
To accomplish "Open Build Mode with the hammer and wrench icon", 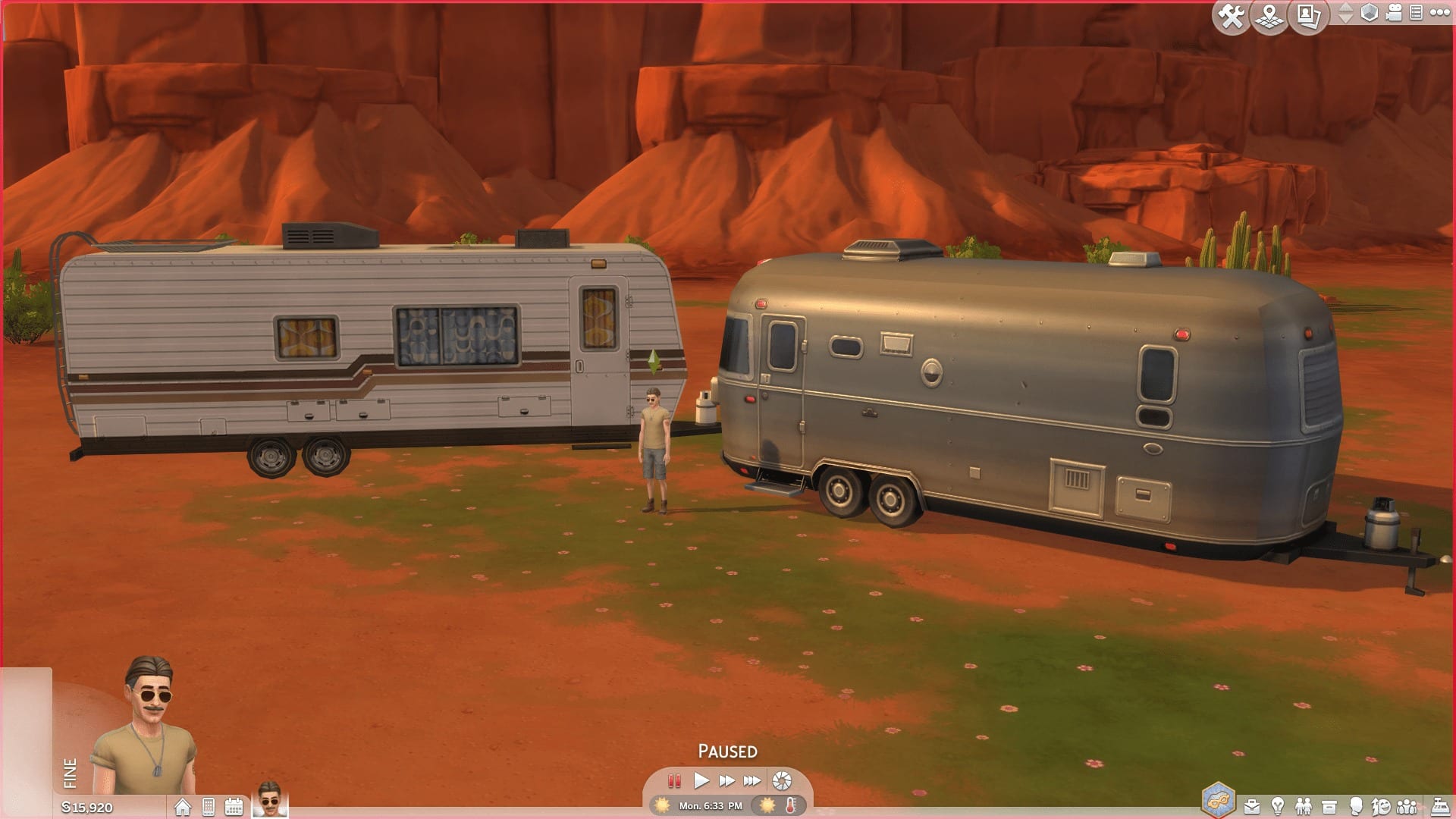I will [x=1231, y=16].
